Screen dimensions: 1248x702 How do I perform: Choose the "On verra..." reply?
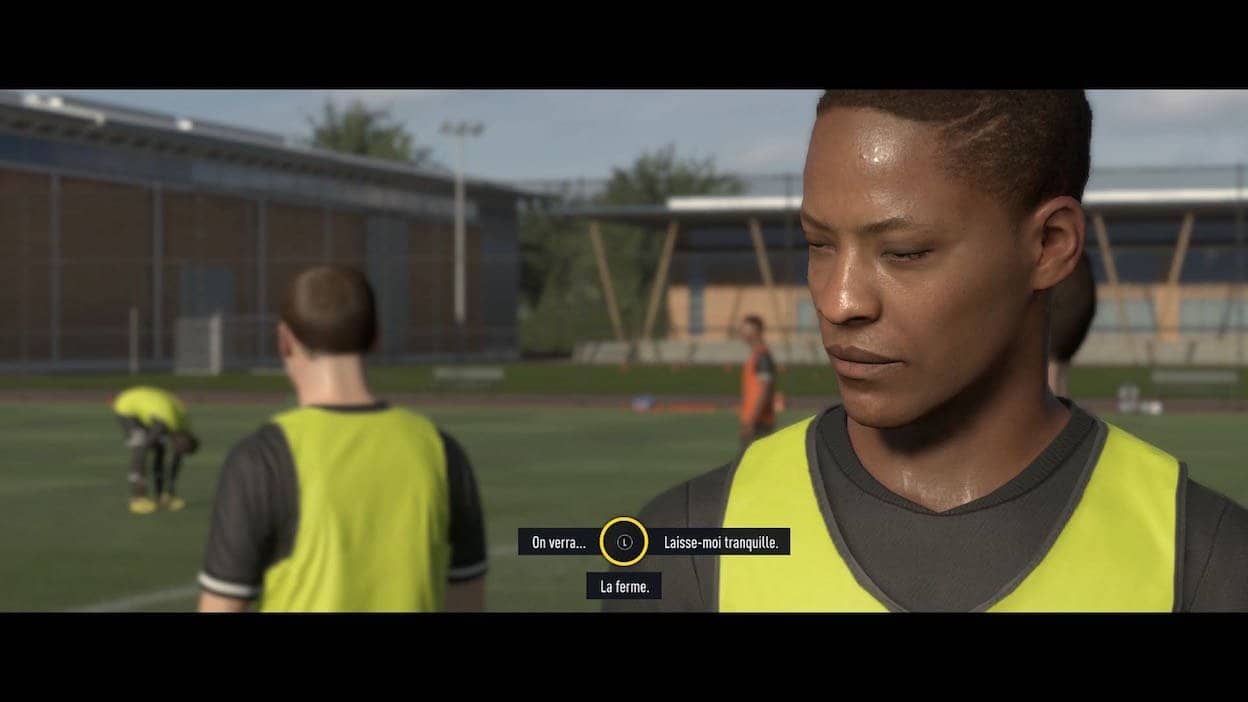pyautogui.click(x=559, y=542)
